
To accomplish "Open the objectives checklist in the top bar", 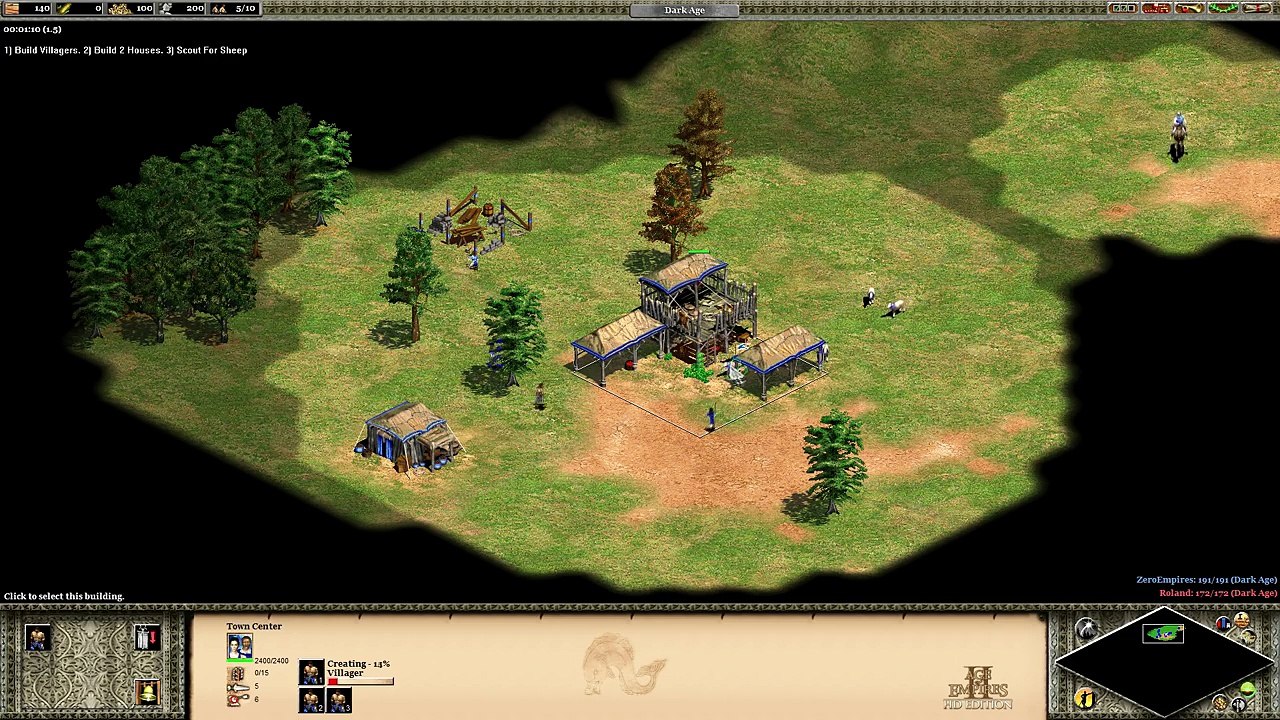I will pyautogui.click(x=1124, y=9).
